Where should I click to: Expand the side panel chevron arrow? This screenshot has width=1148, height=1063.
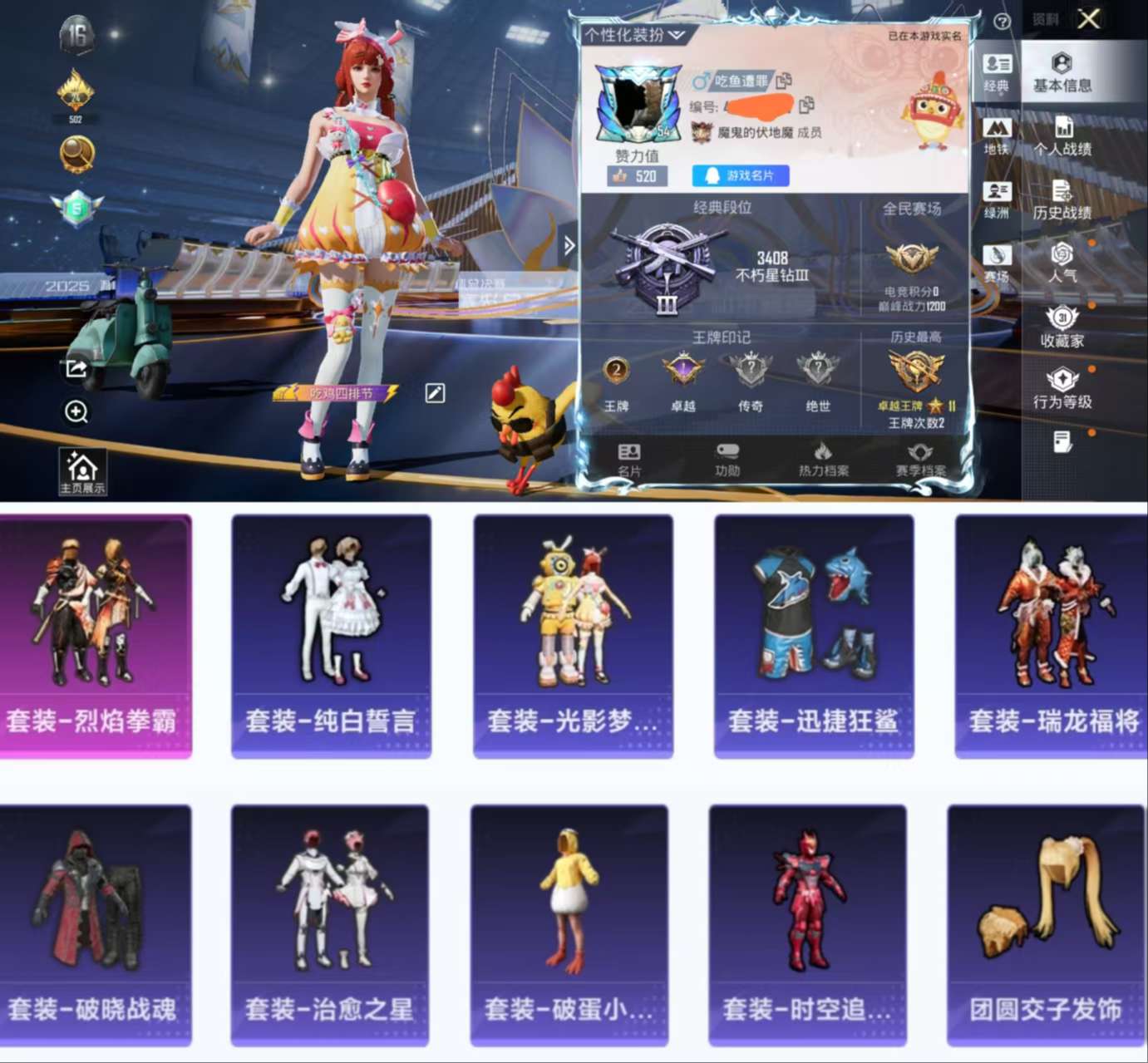[x=569, y=245]
